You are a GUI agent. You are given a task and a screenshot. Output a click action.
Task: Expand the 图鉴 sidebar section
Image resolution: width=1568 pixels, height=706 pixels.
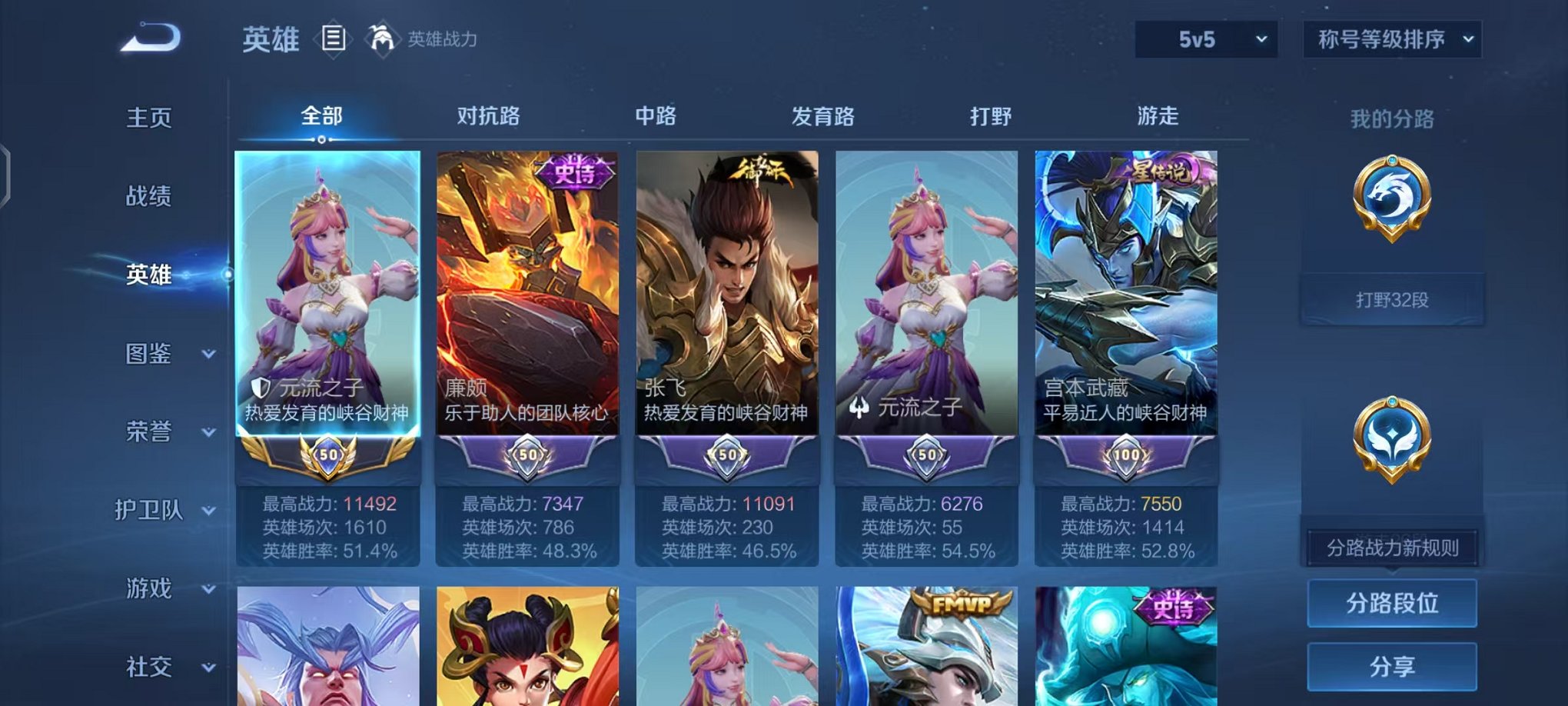click(153, 355)
